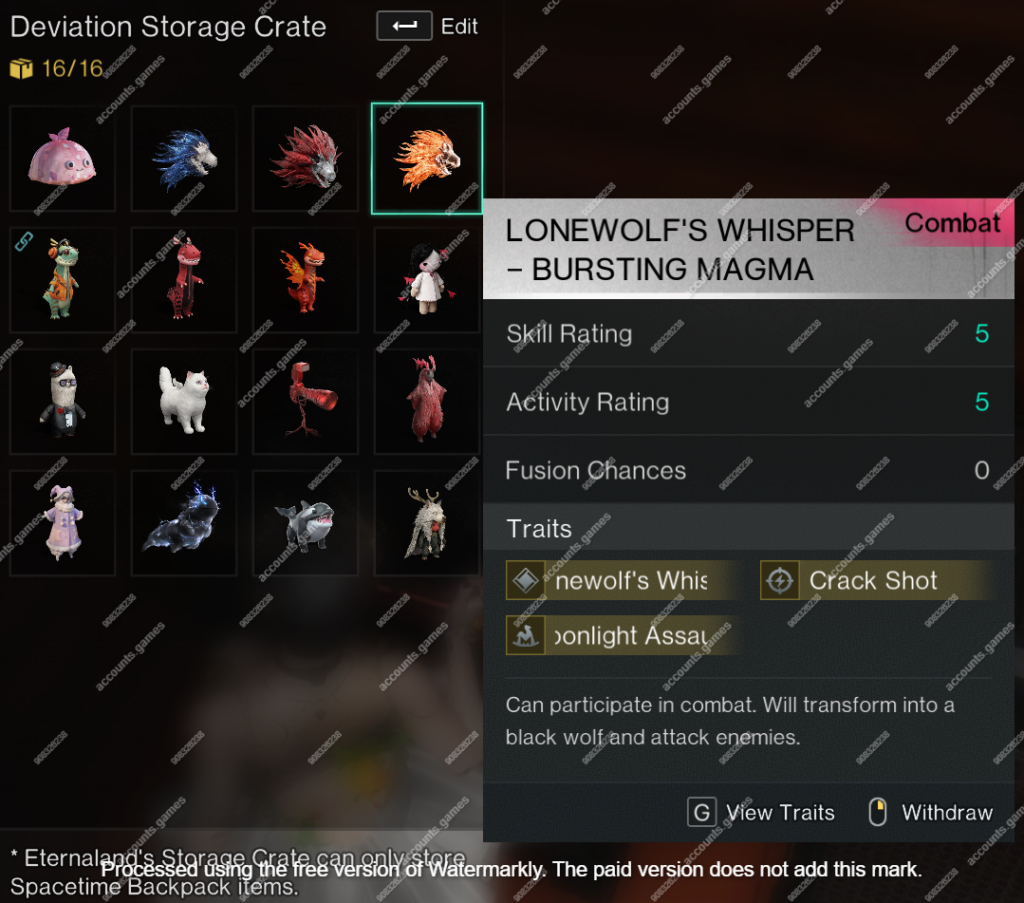Select the pink blob deviation slot
The height and width of the screenshot is (903, 1024).
(x=62, y=159)
